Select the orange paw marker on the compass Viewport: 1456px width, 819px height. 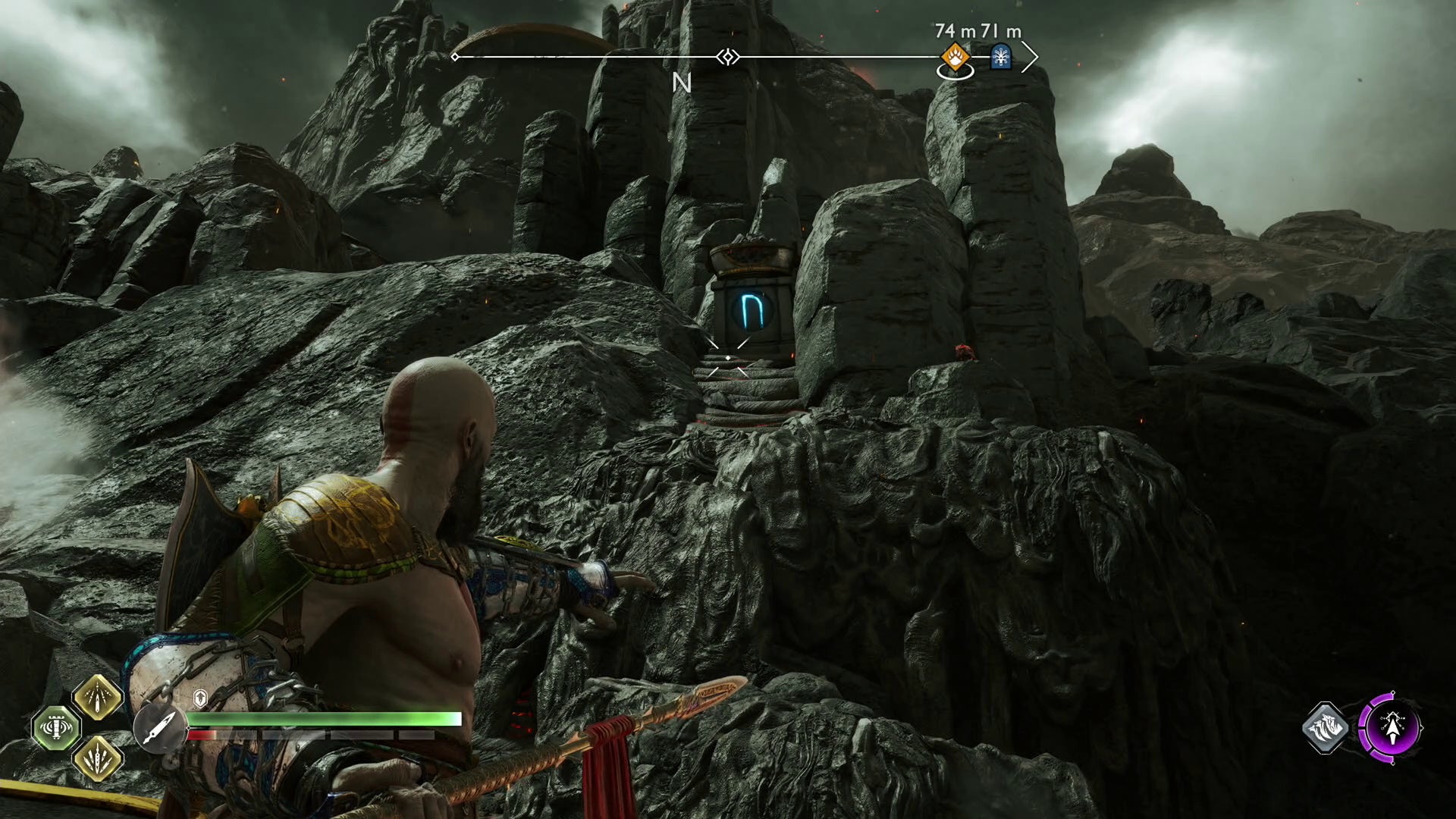click(x=954, y=57)
